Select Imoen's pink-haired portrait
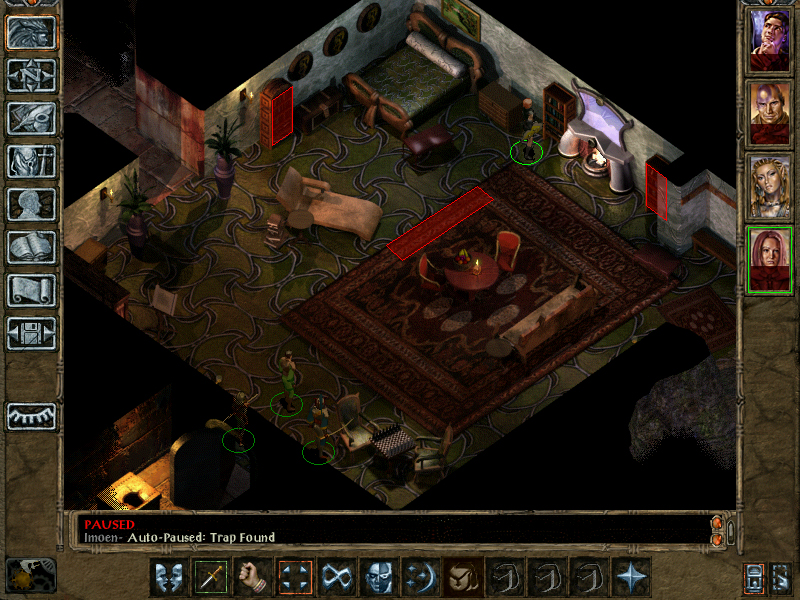 (x=770, y=259)
